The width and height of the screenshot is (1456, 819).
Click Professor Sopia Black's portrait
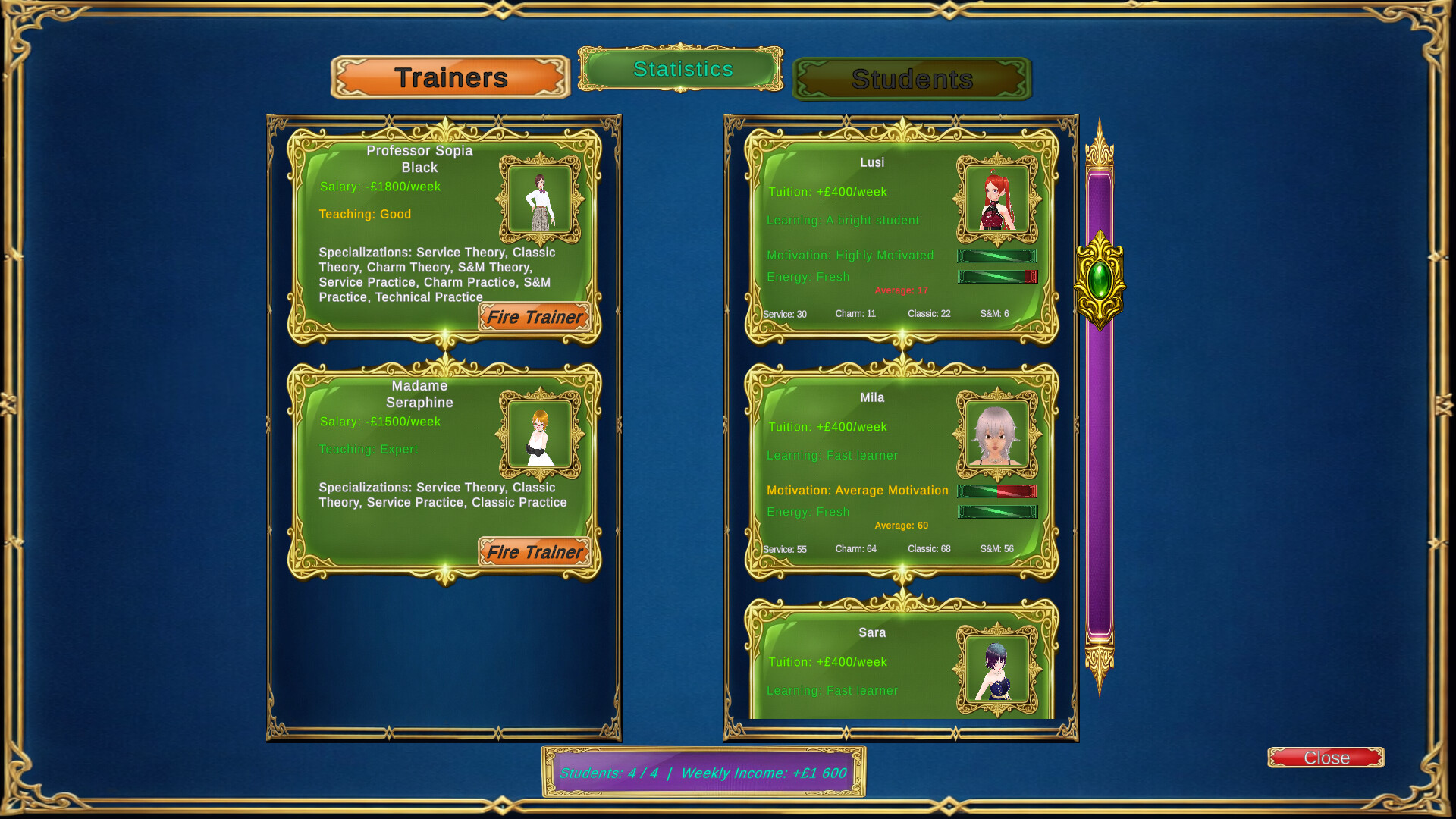pos(541,199)
